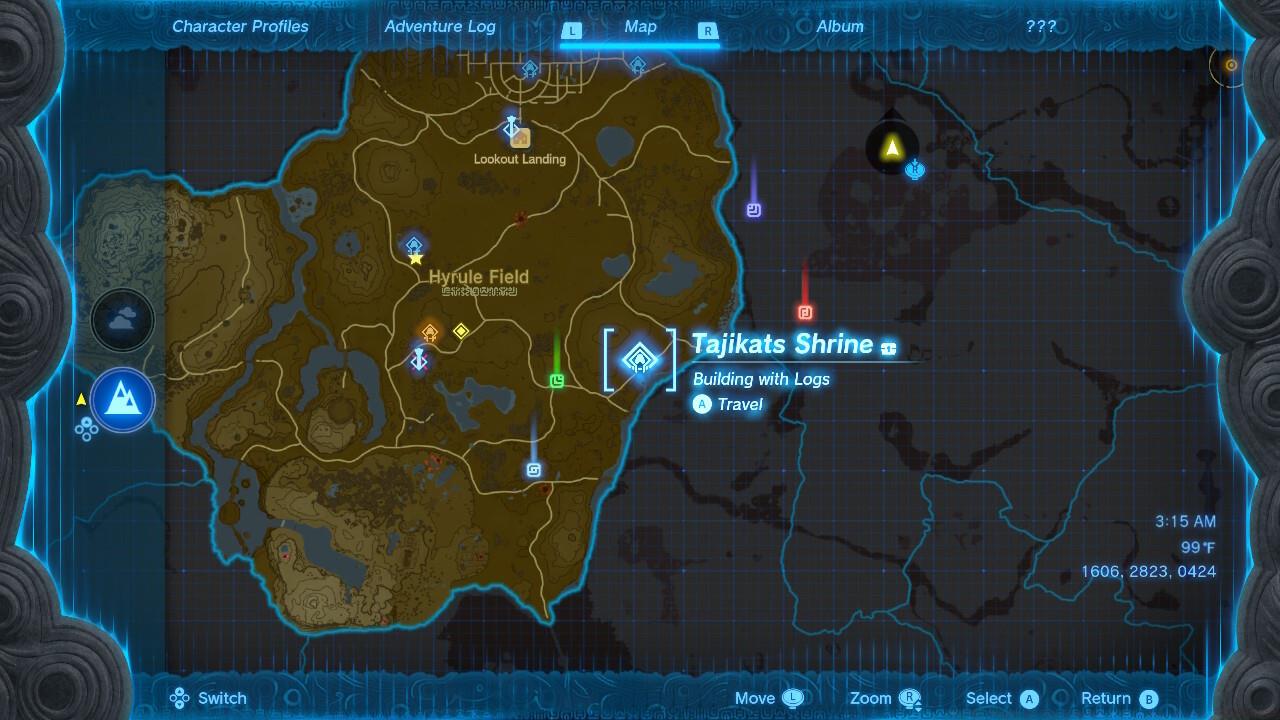
Task: Click the Switch control in the bottom-left corner
Action: tap(207, 698)
